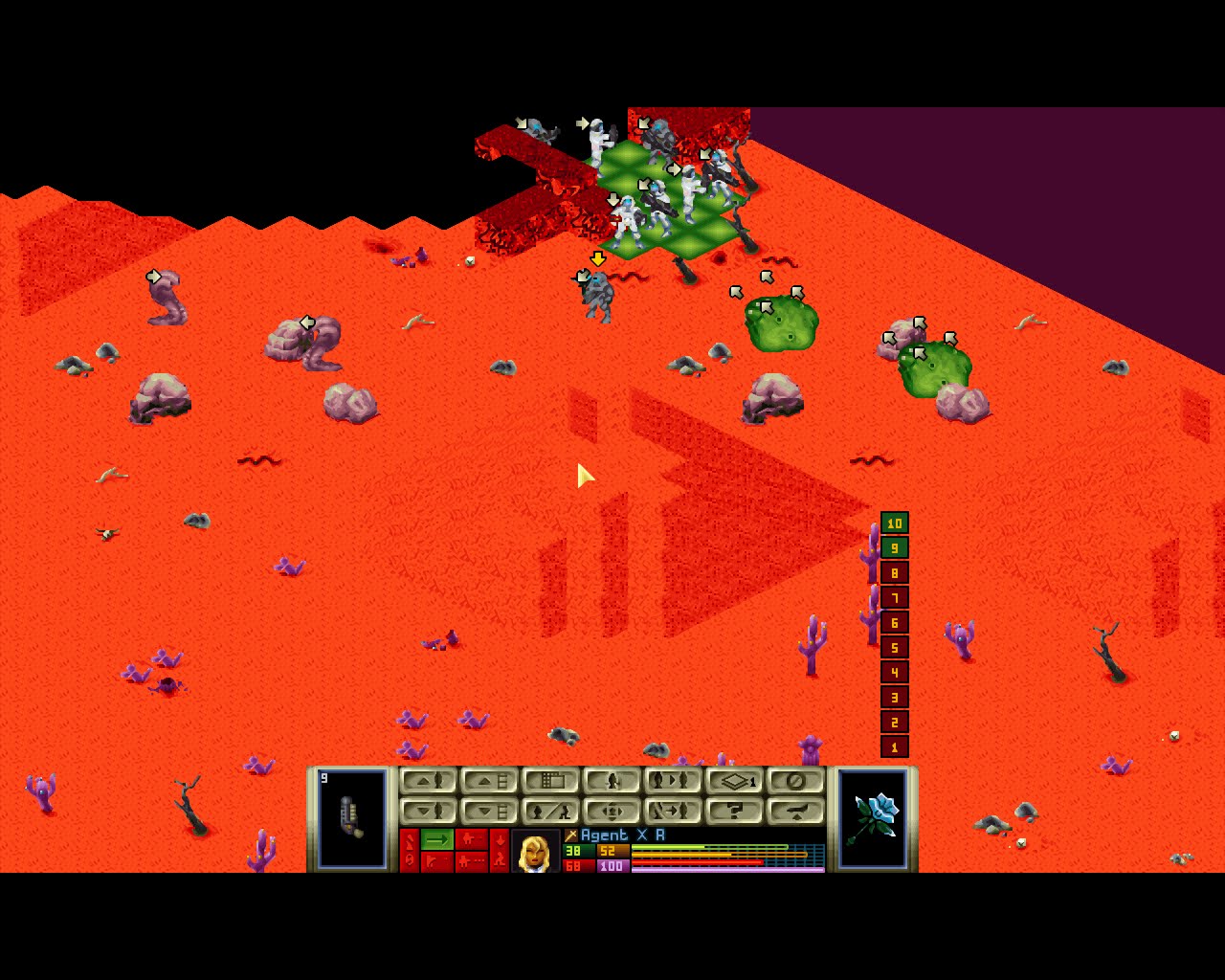1225x980 pixels.
Task: Toggle the green arrow movement mode
Action: (435, 838)
